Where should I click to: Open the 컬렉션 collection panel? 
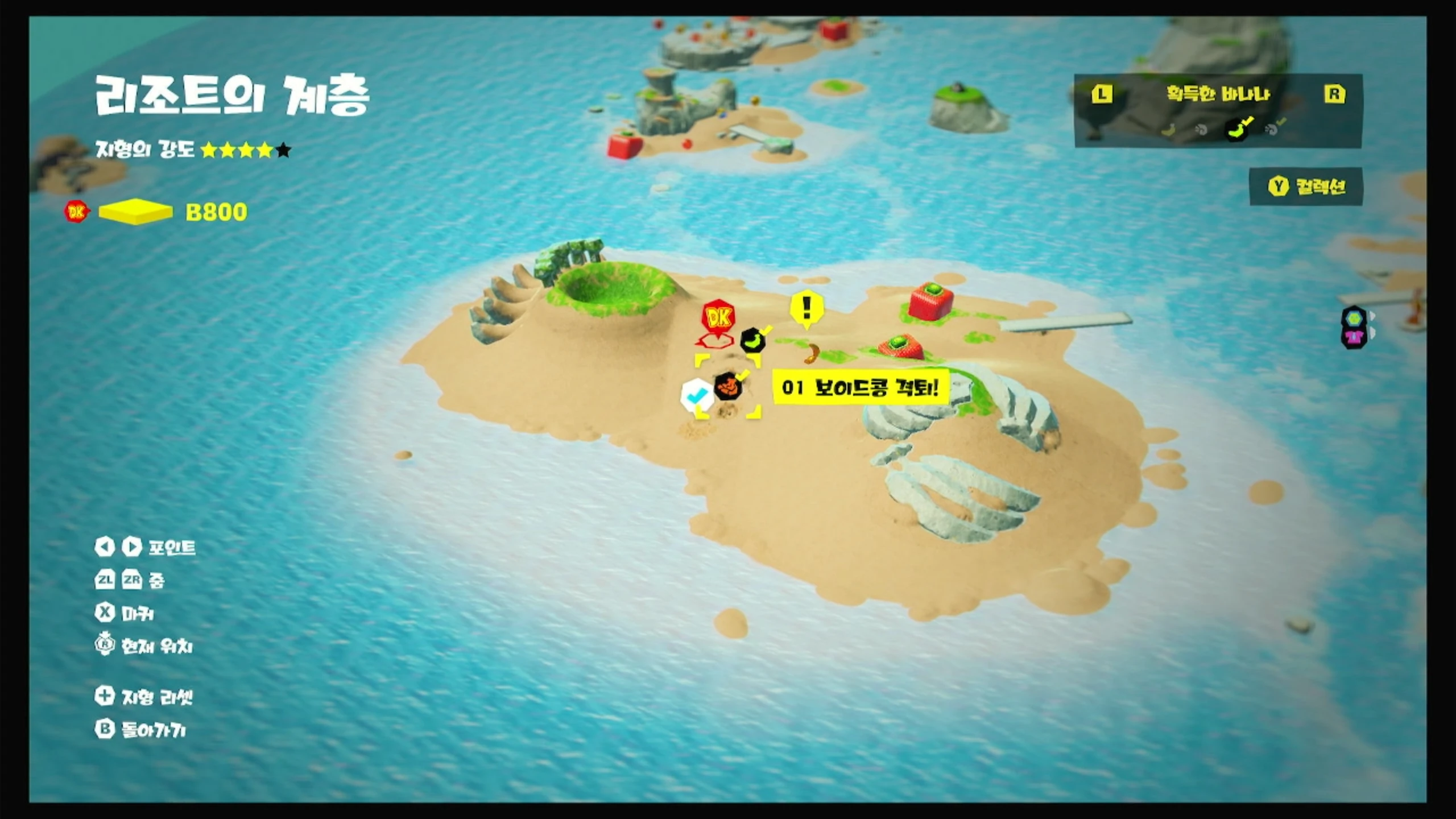(x=1306, y=187)
